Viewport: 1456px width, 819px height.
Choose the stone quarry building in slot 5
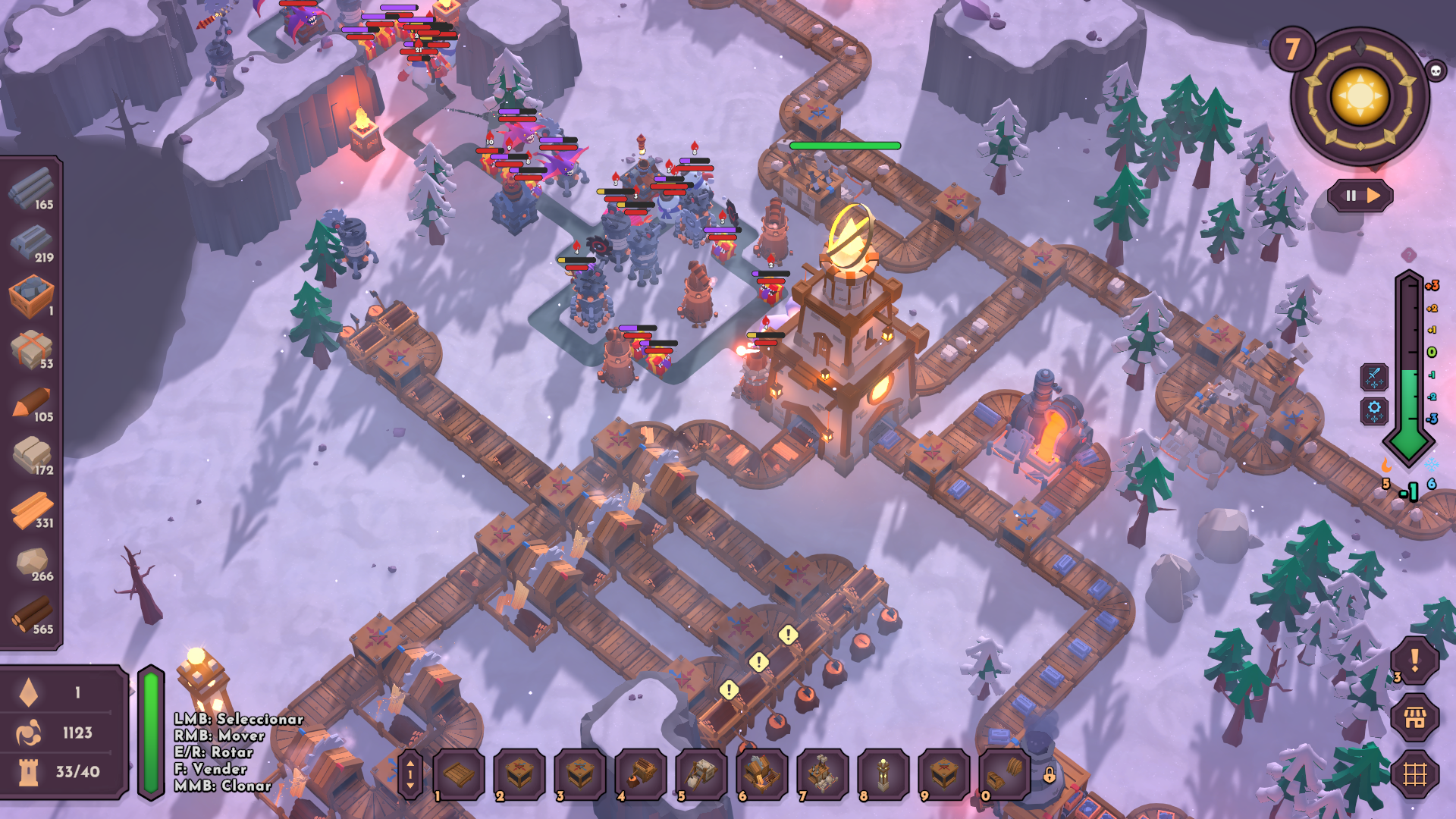pos(701,774)
